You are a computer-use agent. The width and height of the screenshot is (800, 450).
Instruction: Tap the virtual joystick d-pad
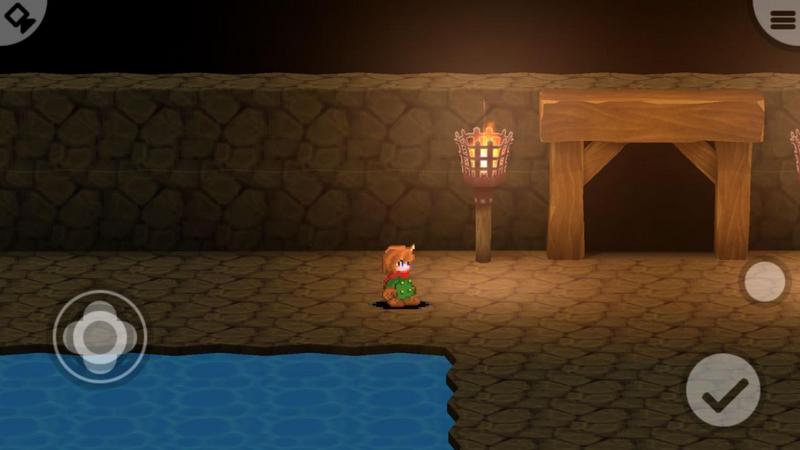tap(99, 336)
